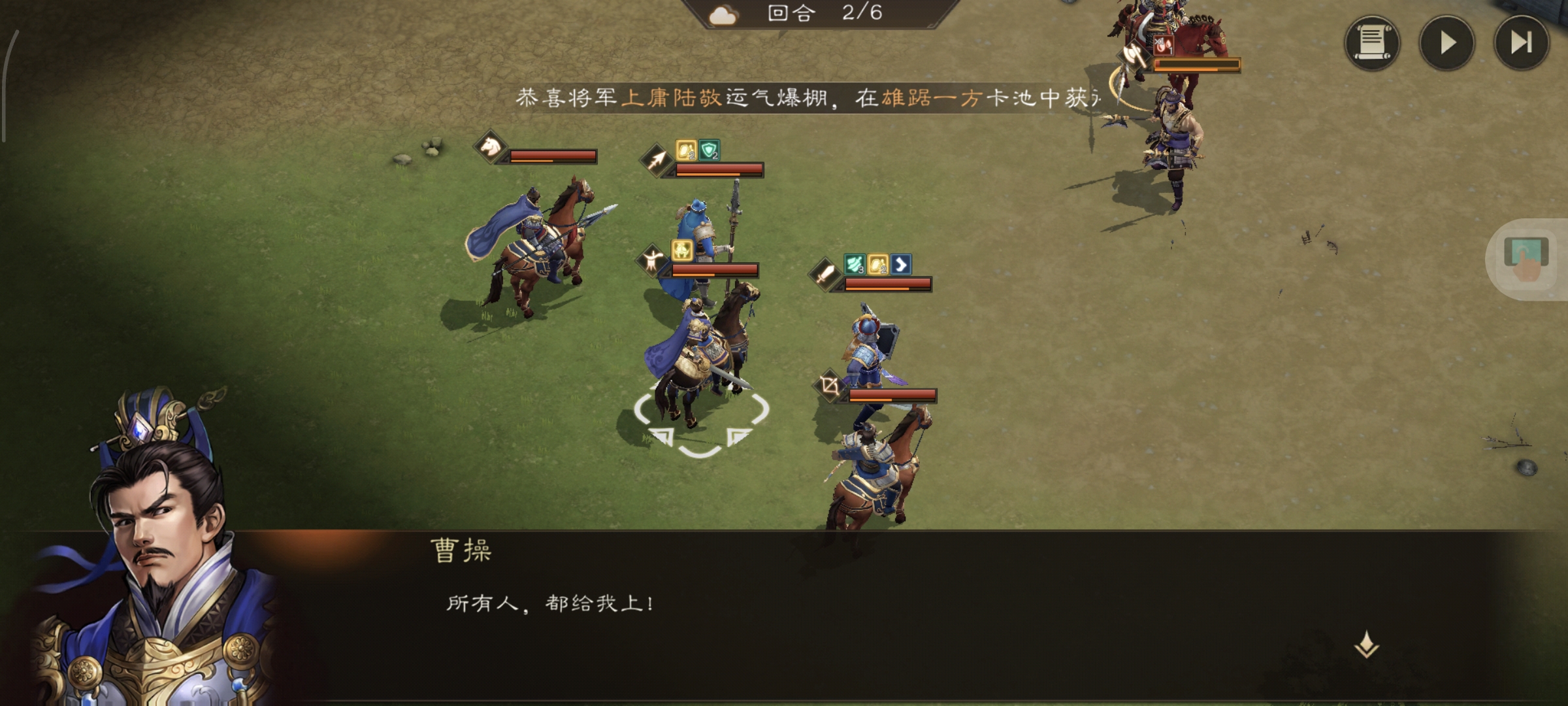This screenshot has width=1568, height=706.
Task: Click the weather cloud icon on the turn banner
Action: point(724,16)
